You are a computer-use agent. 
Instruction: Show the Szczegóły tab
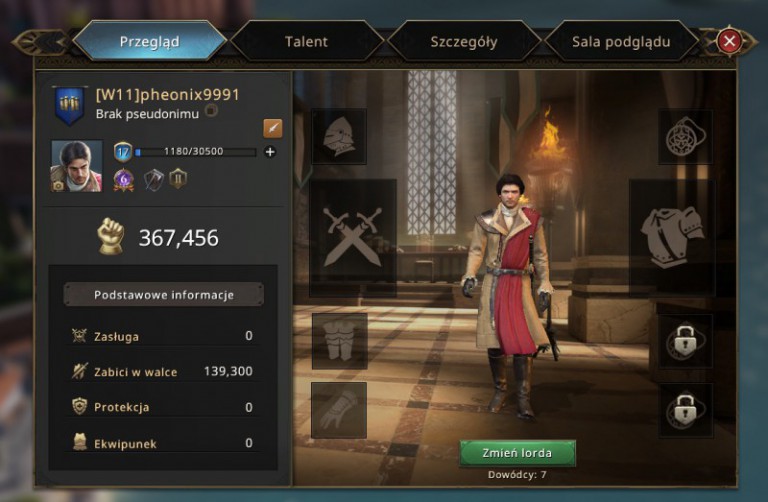click(x=463, y=42)
